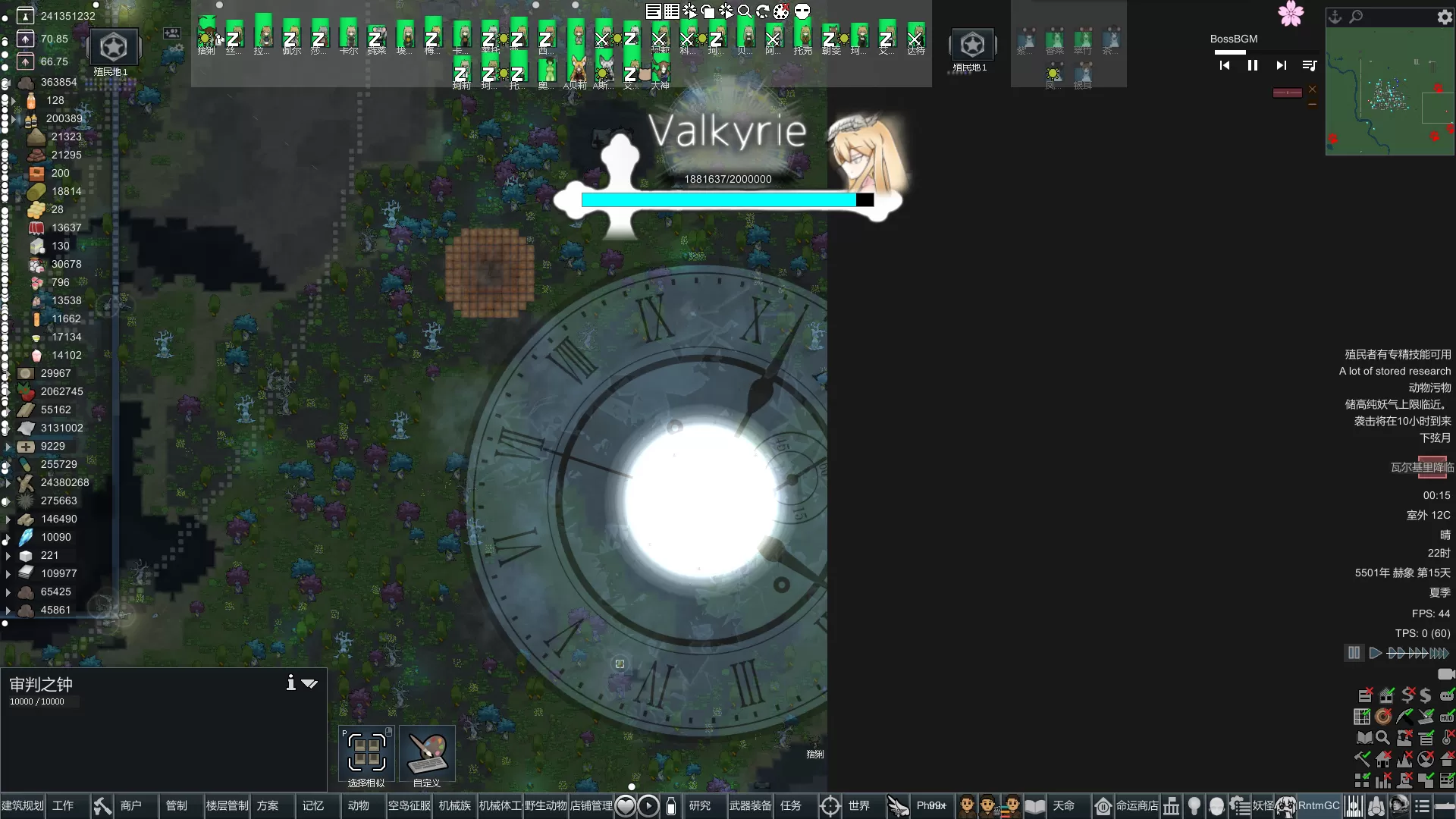
Task: Open the 命运商店 fate shop
Action: [1137, 806]
